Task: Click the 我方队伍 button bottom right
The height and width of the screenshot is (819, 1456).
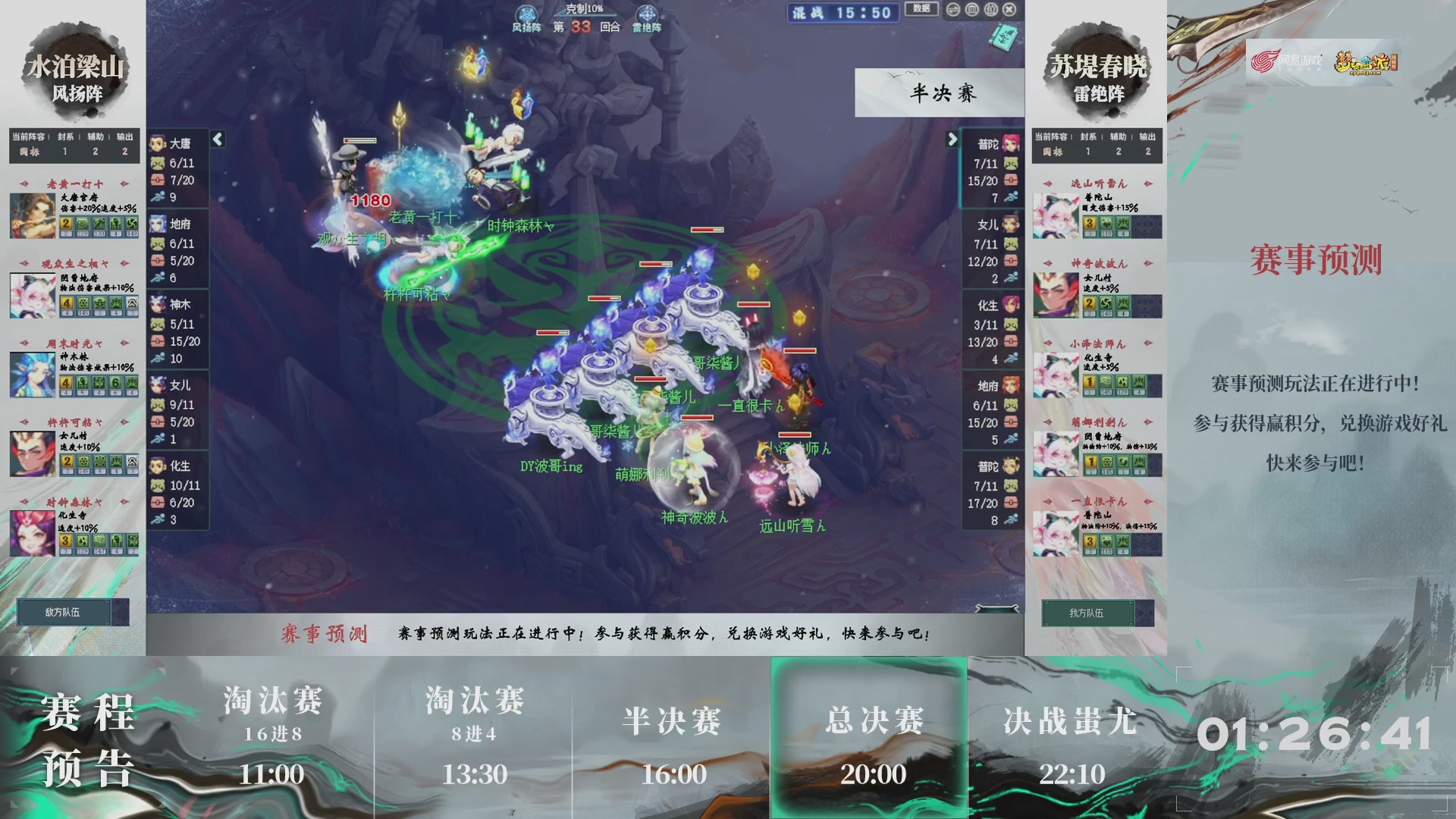Action: point(1087,613)
